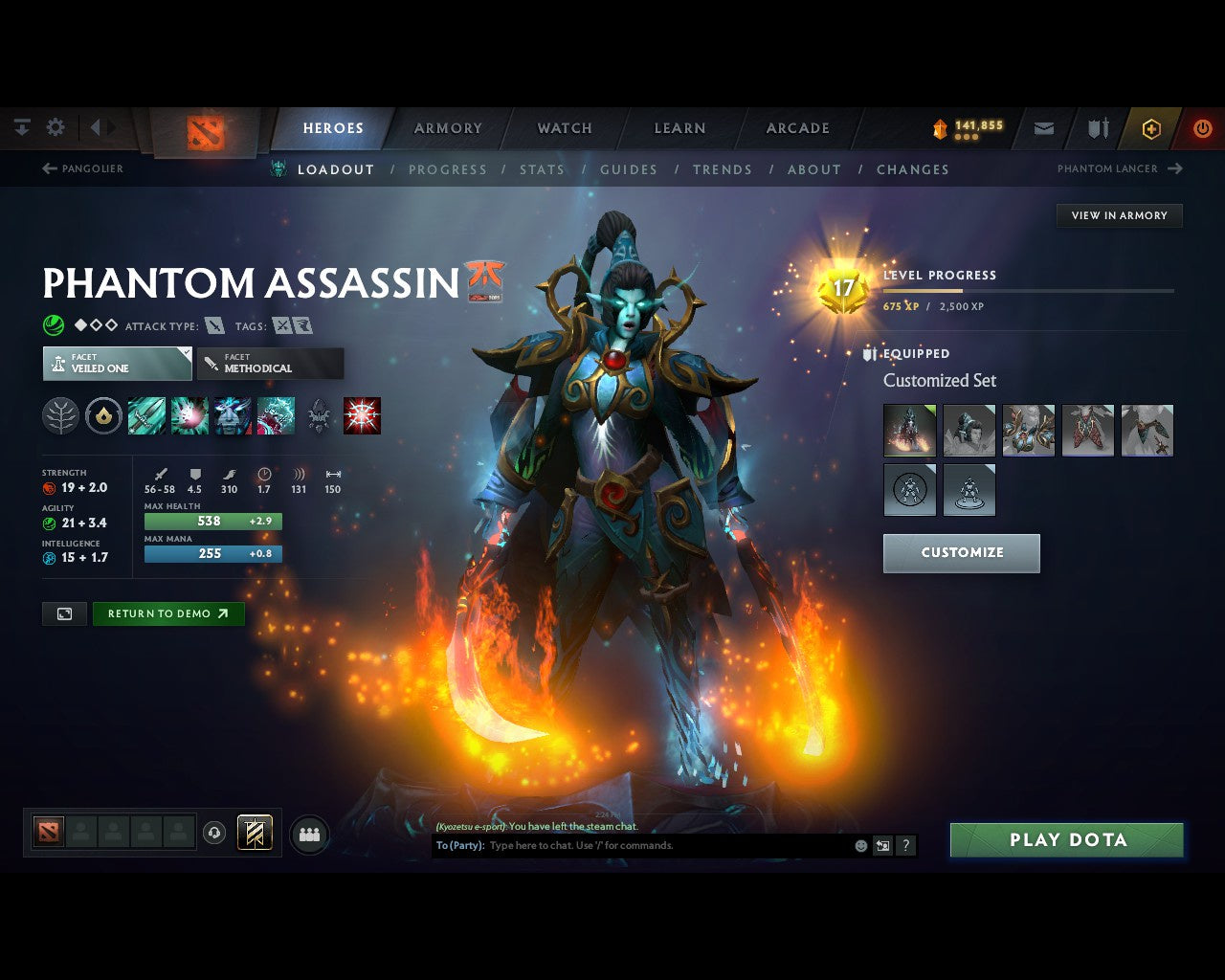This screenshot has width=1225, height=980.
Task: Open the mail inbox icon
Action: (x=1043, y=127)
